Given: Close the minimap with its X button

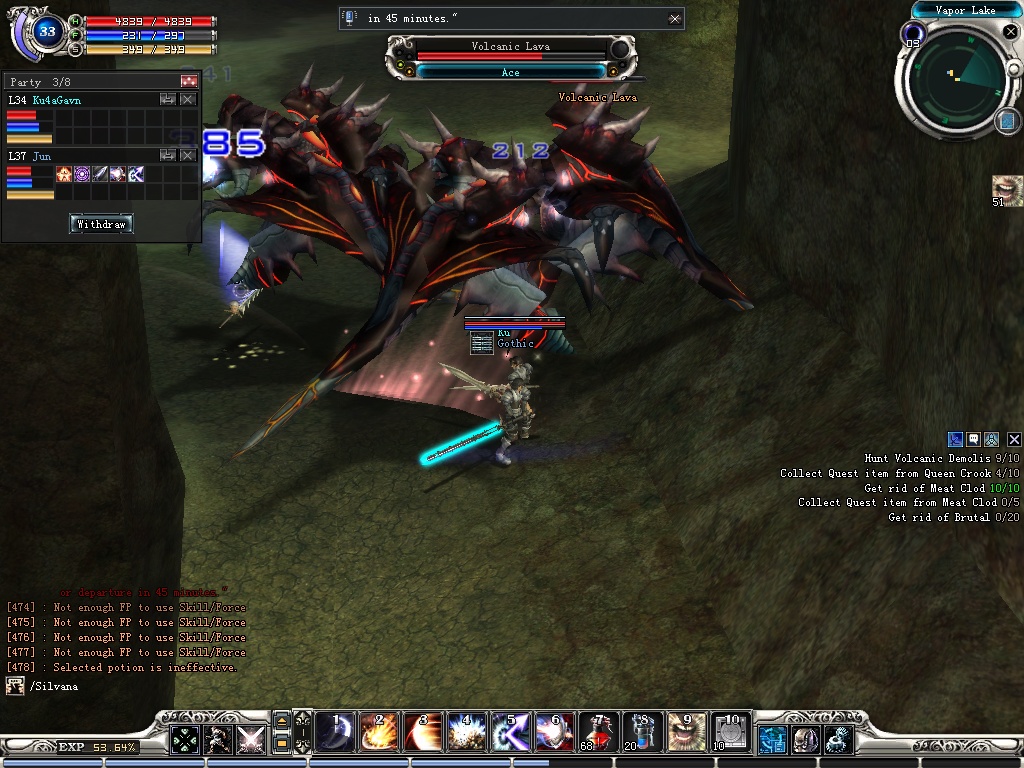Looking at the screenshot, I should (x=1010, y=33).
